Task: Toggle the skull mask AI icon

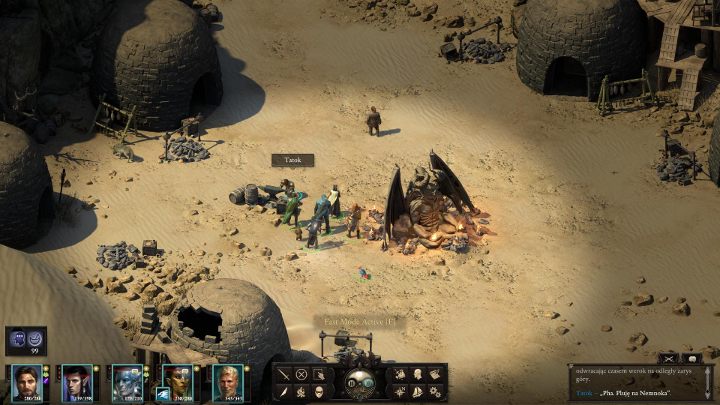Action: click(x=320, y=391)
